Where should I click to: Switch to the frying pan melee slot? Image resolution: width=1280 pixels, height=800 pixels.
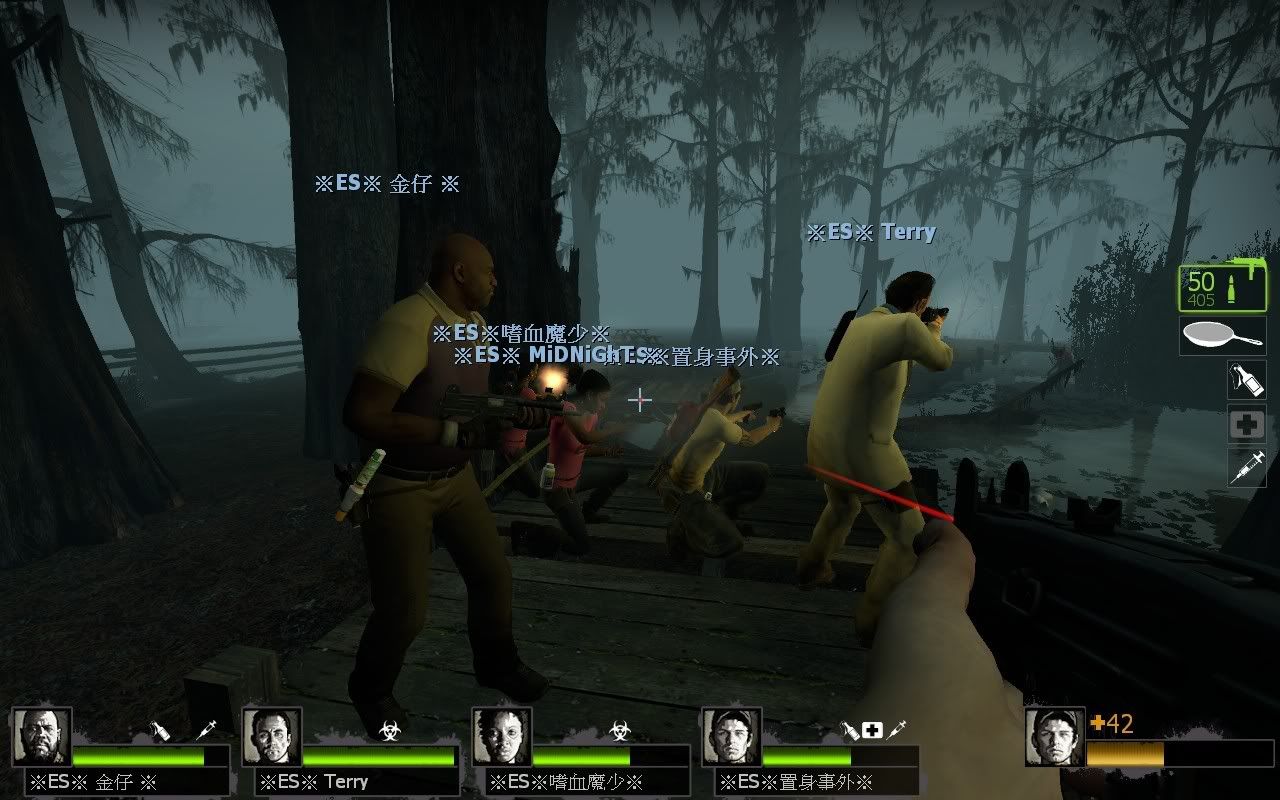point(1222,336)
